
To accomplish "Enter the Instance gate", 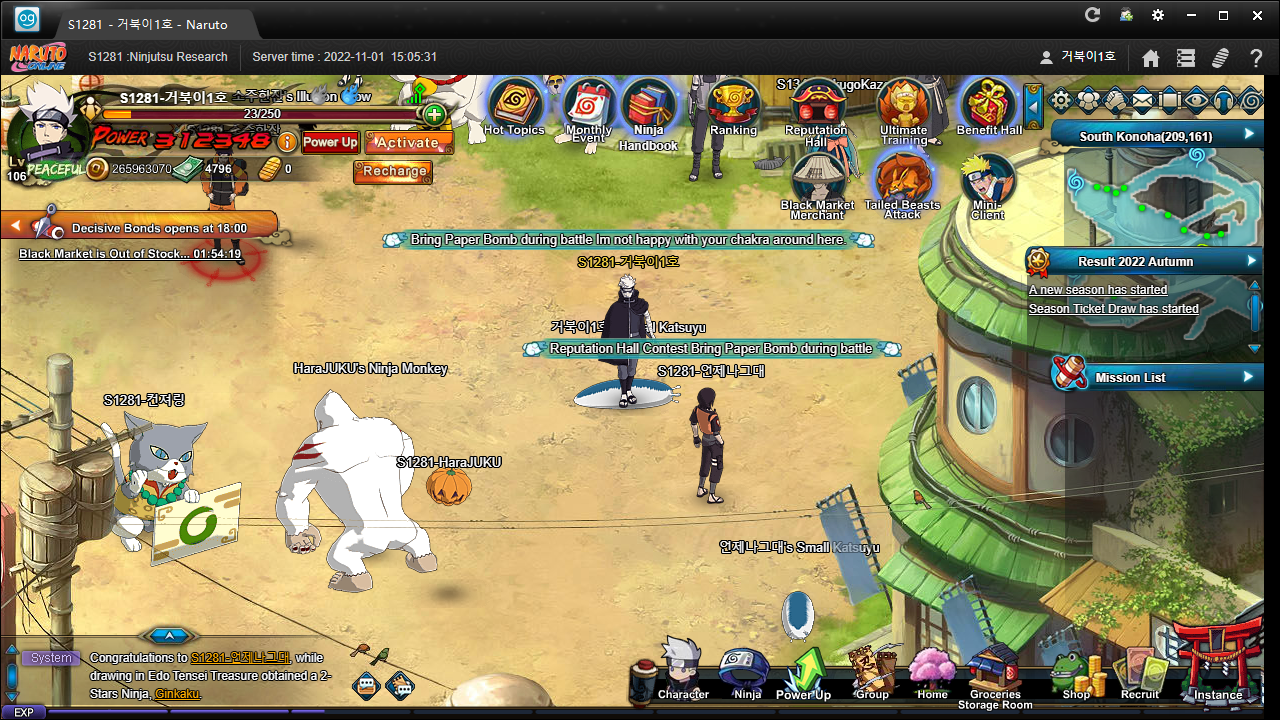I will [1216, 665].
